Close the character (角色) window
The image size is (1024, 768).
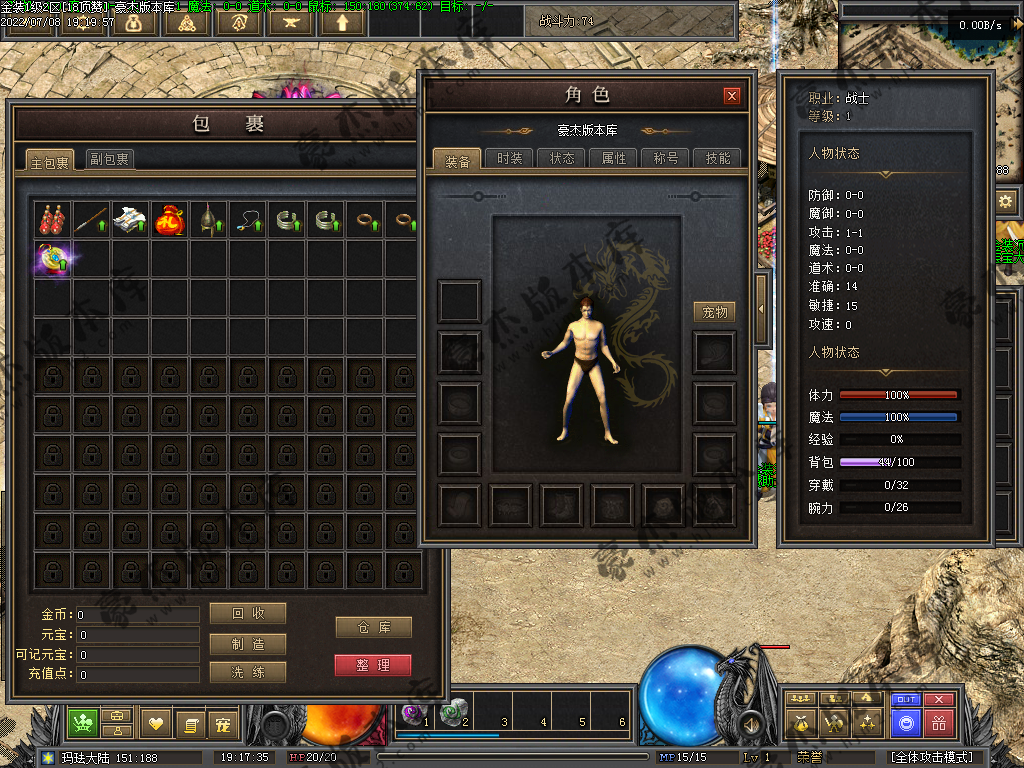(732, 96)
